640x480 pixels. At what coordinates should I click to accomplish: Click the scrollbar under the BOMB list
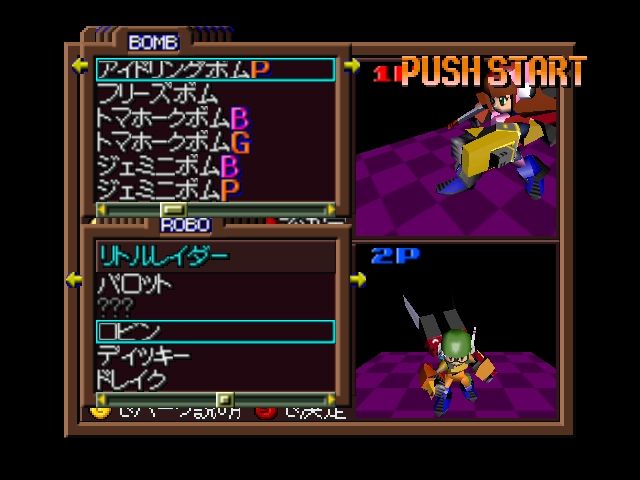[x=215, y=209]
